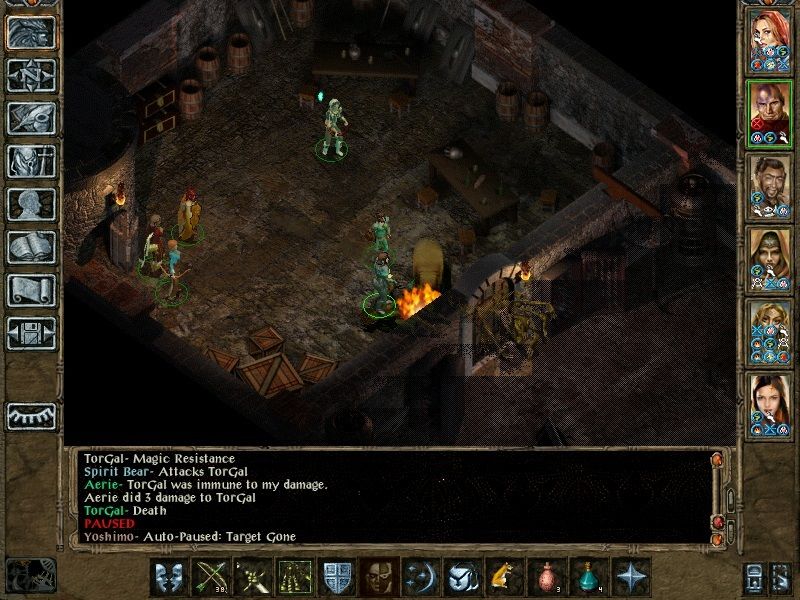Image resolution: width=800 pixels, height=600 pixels.
Task: Select the red-haired woman's portrait
Action: pyautogui.click(x=769, y=39)
